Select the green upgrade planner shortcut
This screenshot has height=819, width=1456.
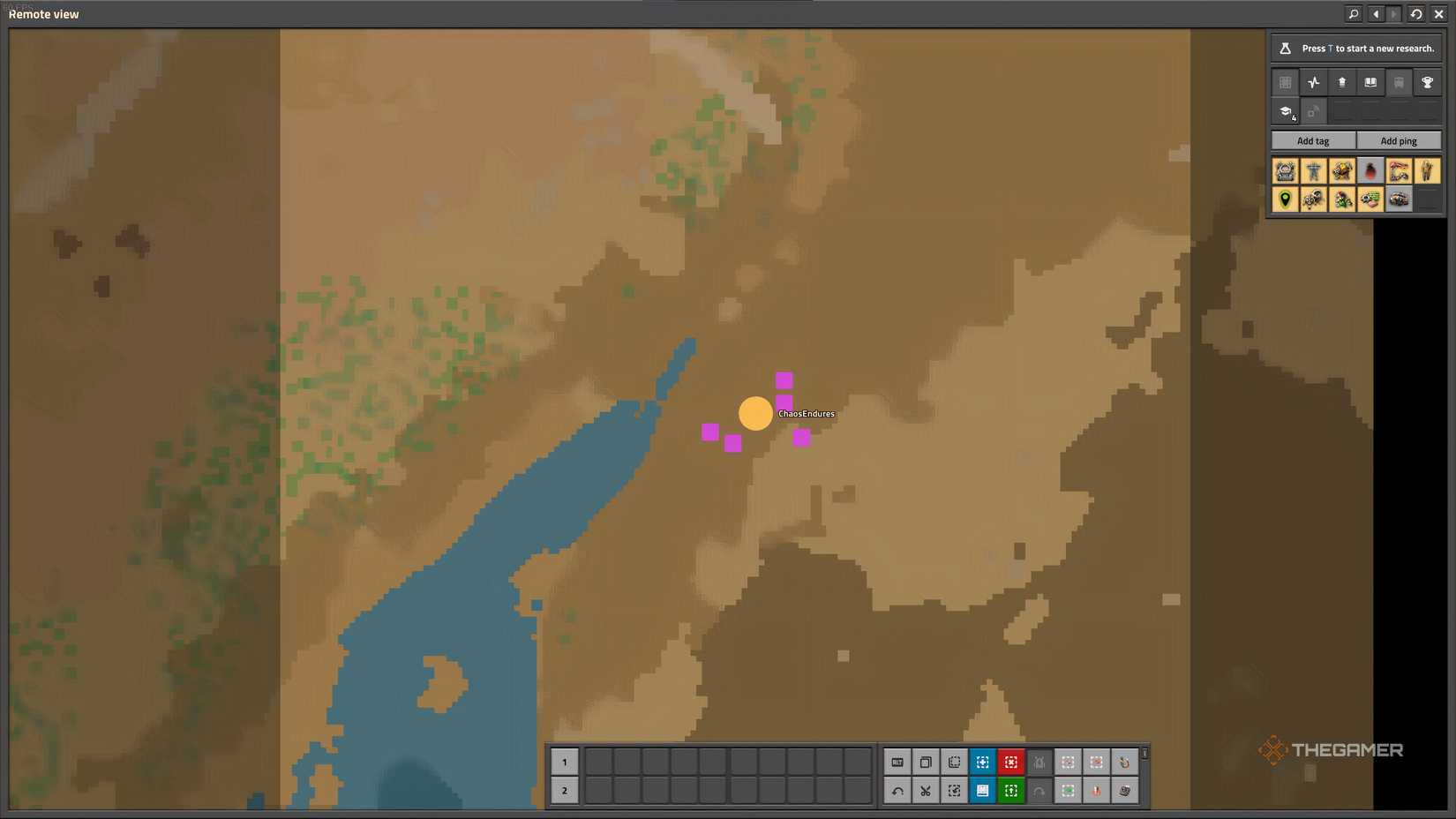tap(1010, 791)
